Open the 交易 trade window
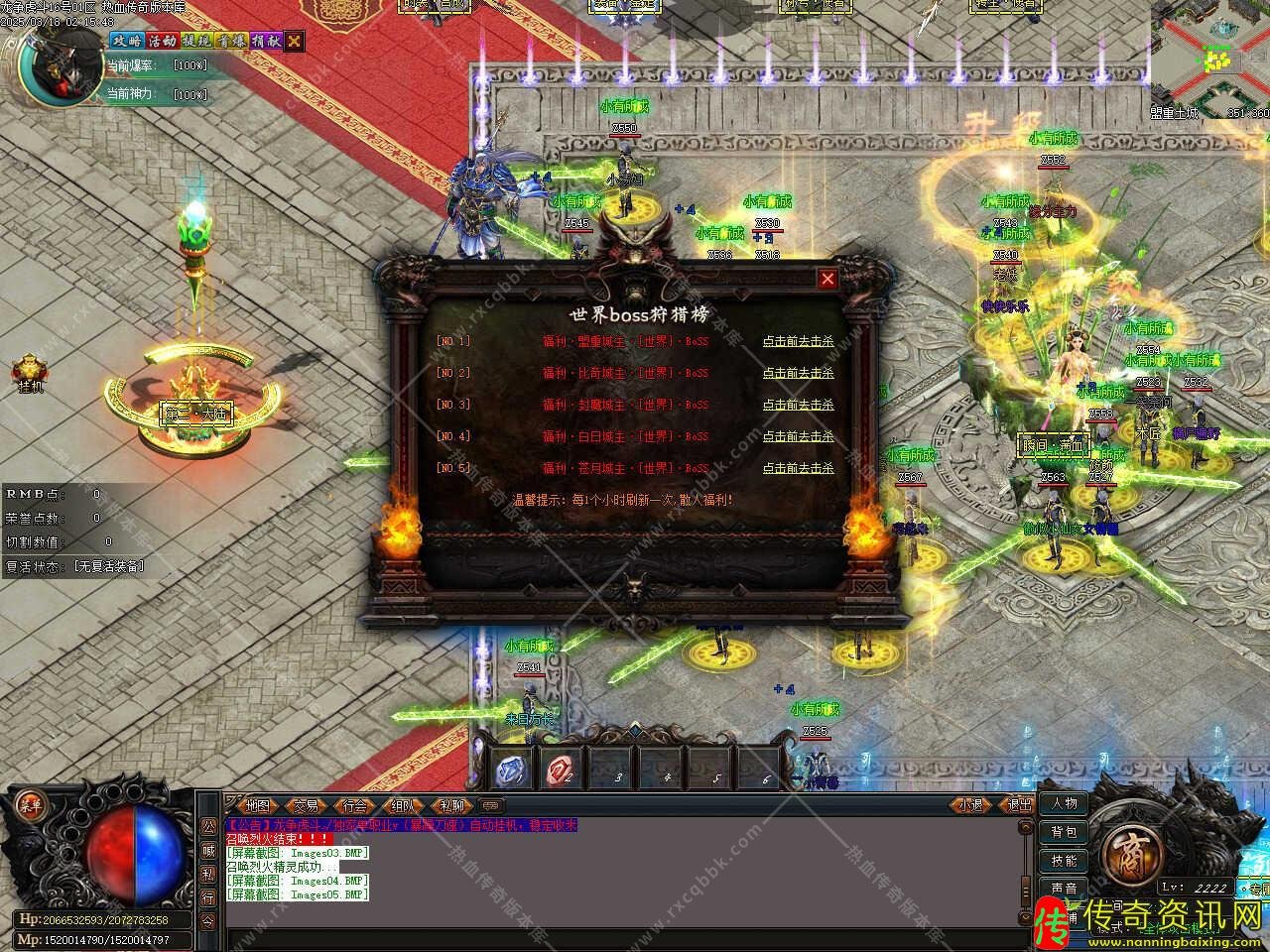The height and width of the screenshot is (952, 1270). tap(307, 805)
